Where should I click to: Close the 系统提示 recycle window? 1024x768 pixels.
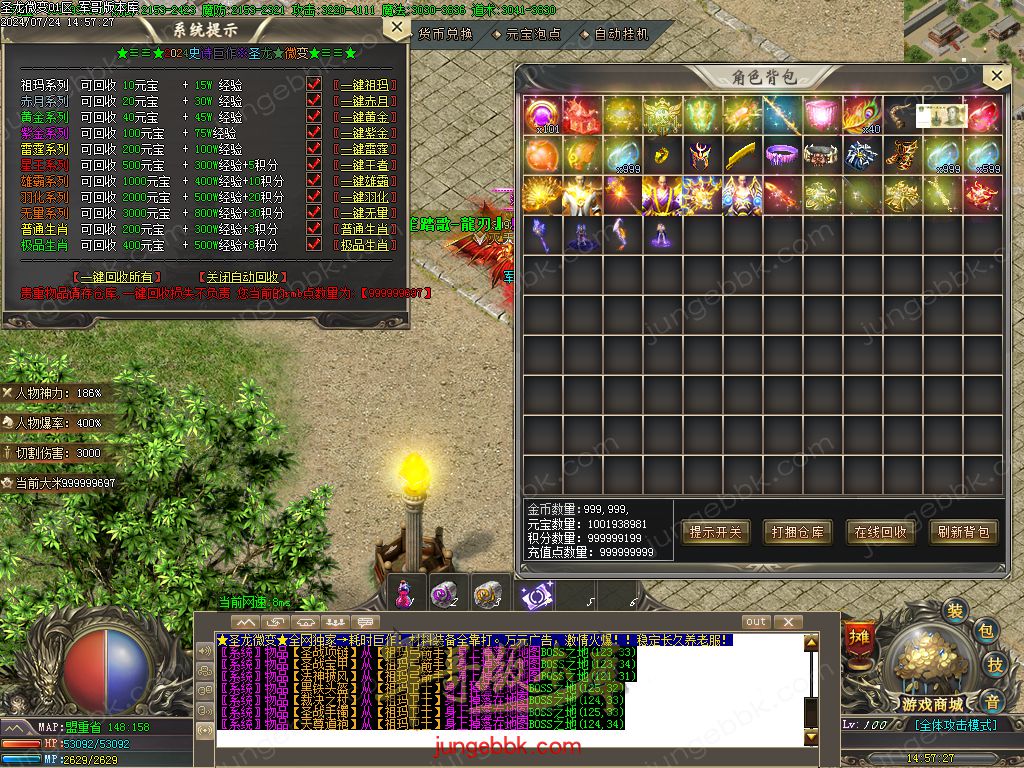[x=397, y=29]
